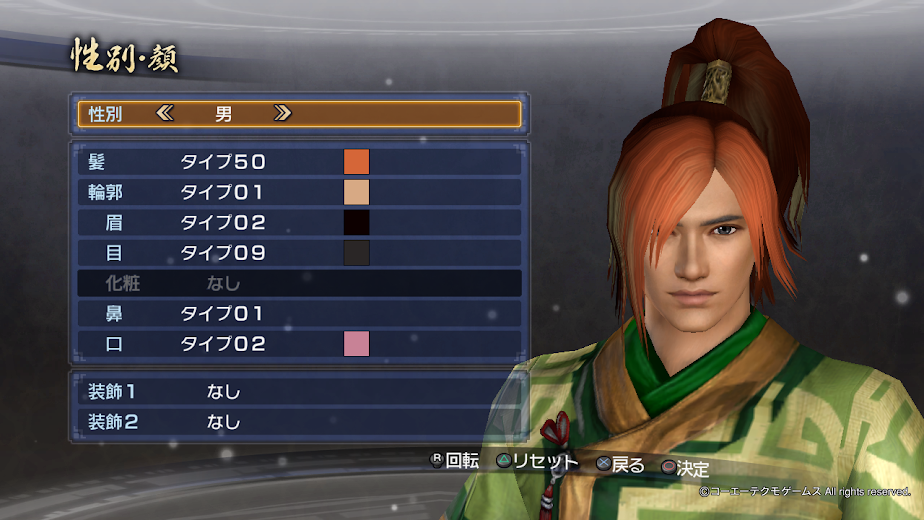This screenshot has height=520, width=924.
Task: Pick the orange hair color swatch
Action: pos(357,162)
